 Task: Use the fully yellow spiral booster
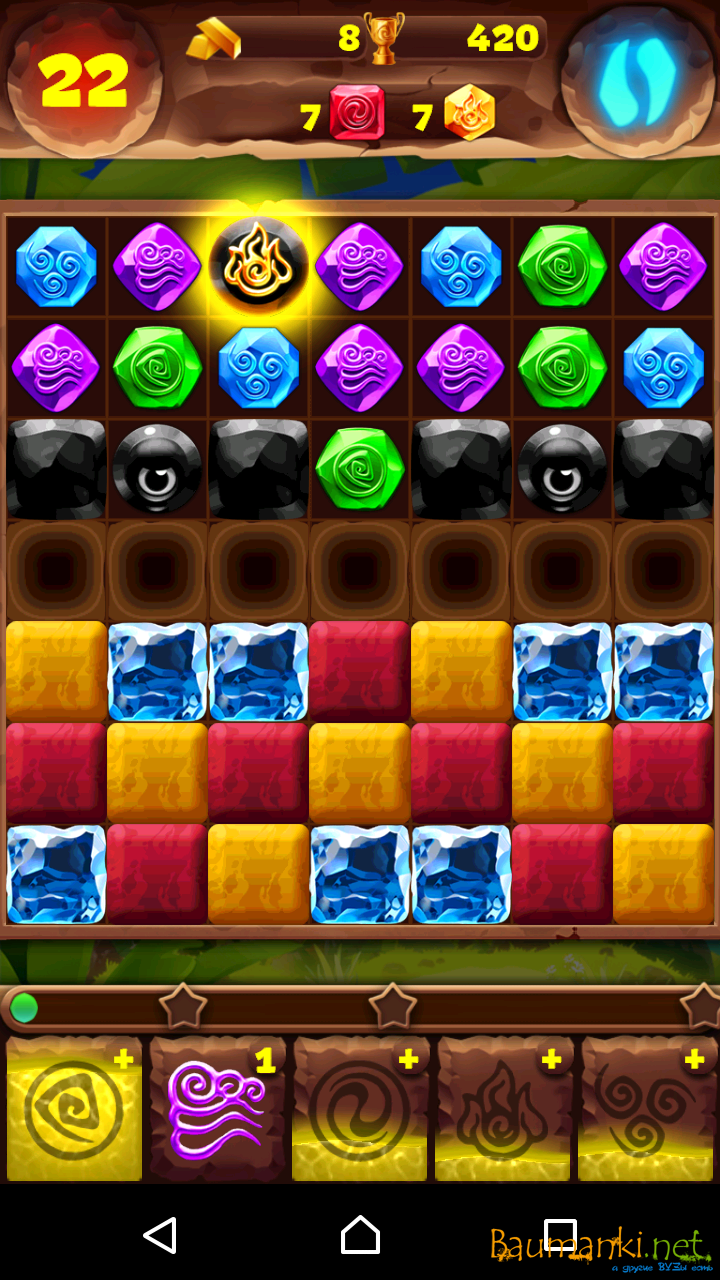tap(73, 1109)
